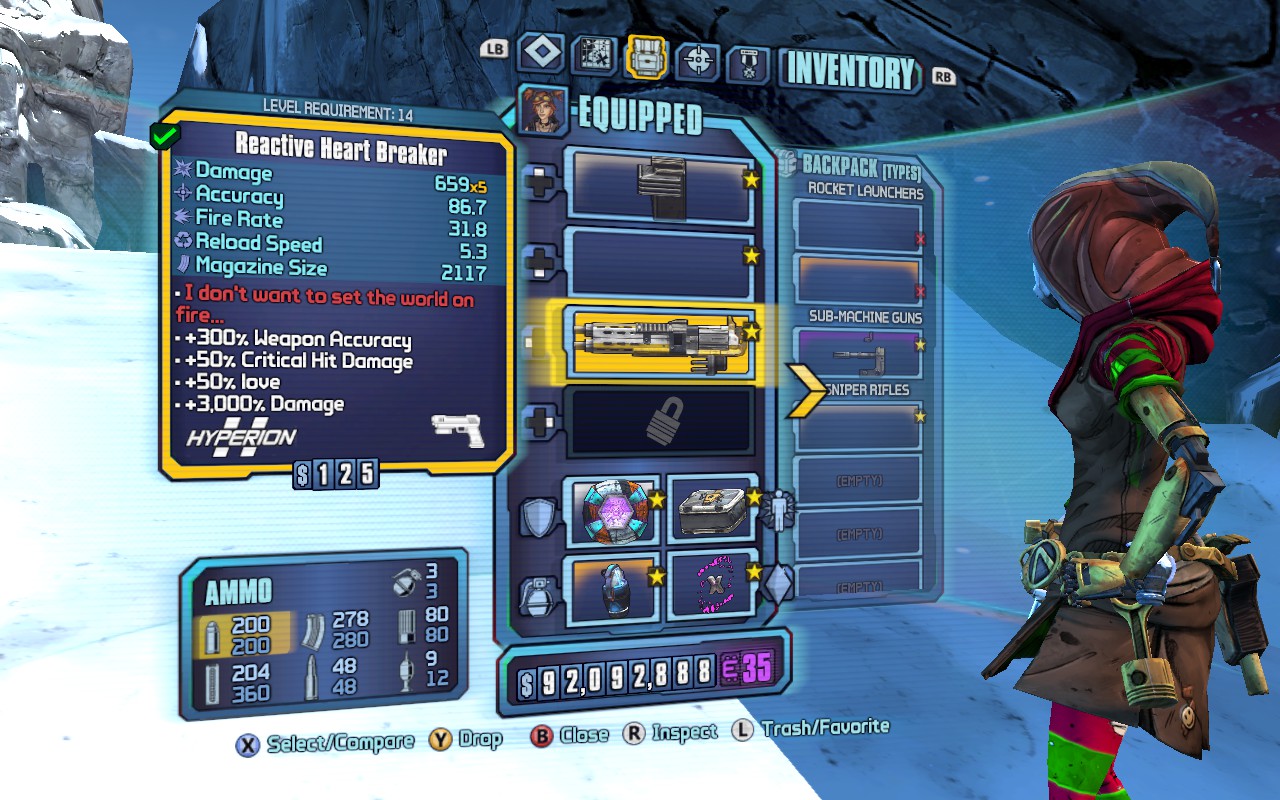The height and width of the screenshot is (800, 1280).
Task: Select the backpack inventory tab
Action: (x=646, y=57)
